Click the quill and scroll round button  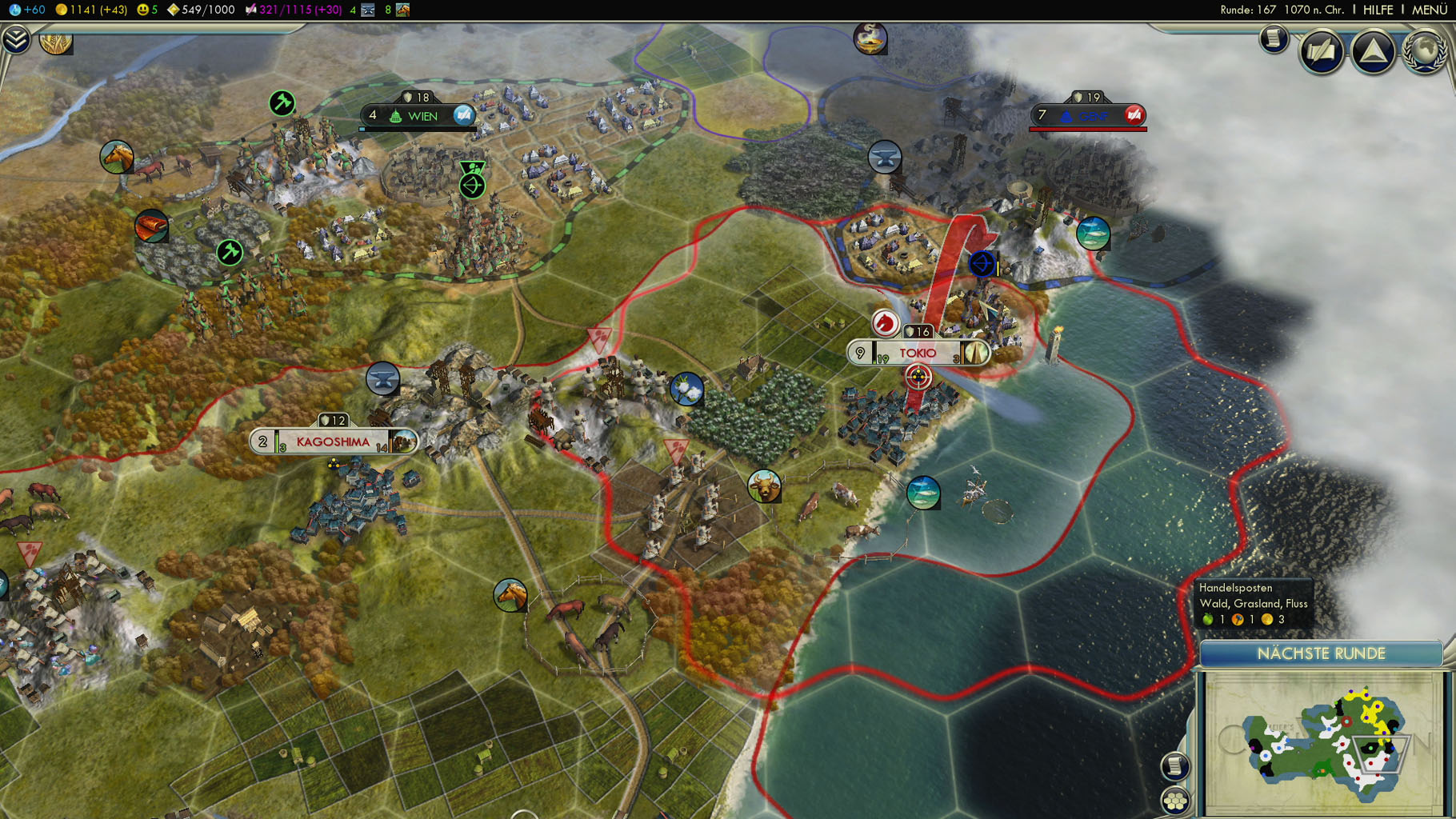click(x=1321, y=53)
